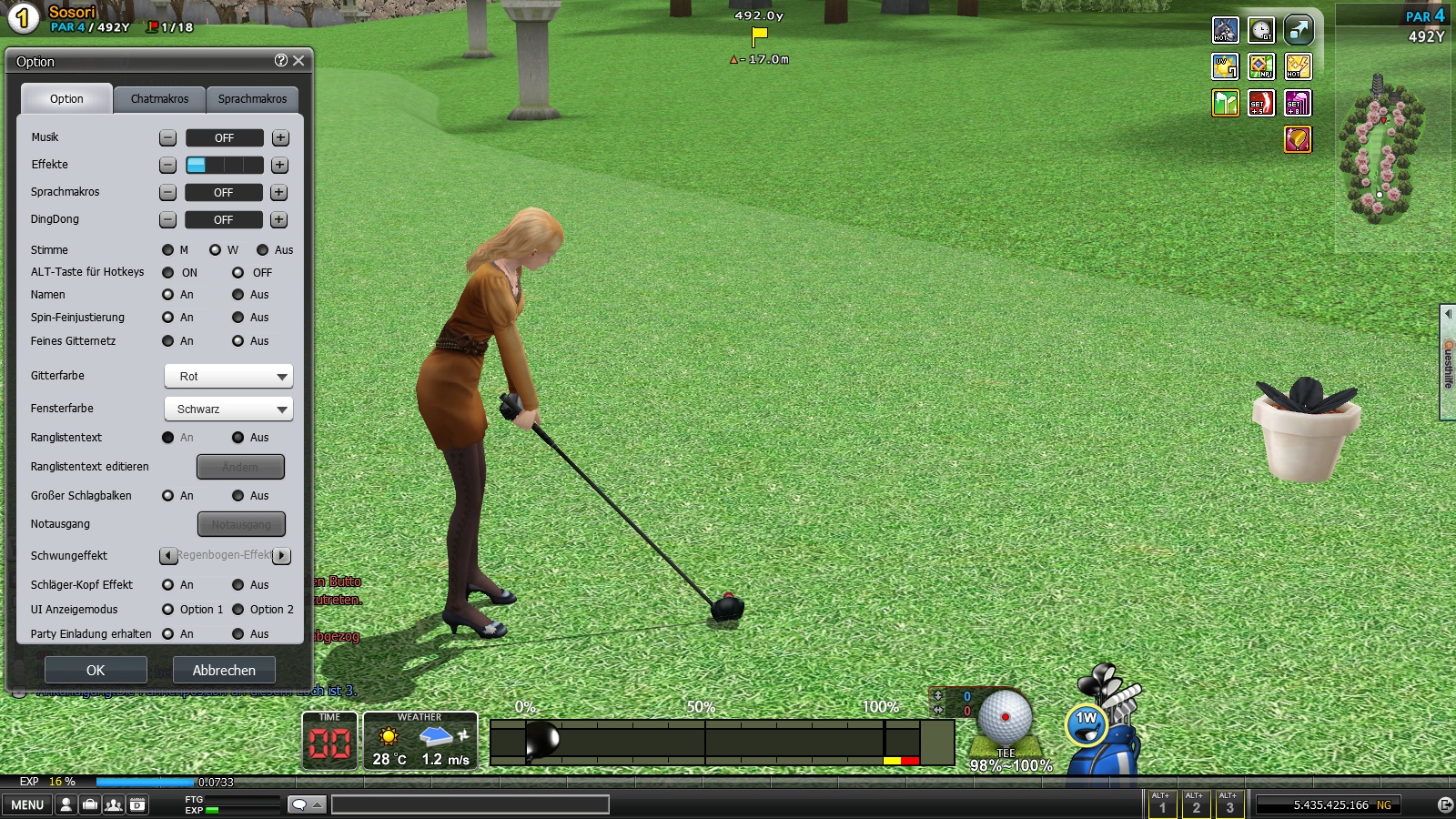Screen dimensions: 1456x819
Task: Turn ALT-Taste für Hotkeys ON
Action: (x=168, y=272)
